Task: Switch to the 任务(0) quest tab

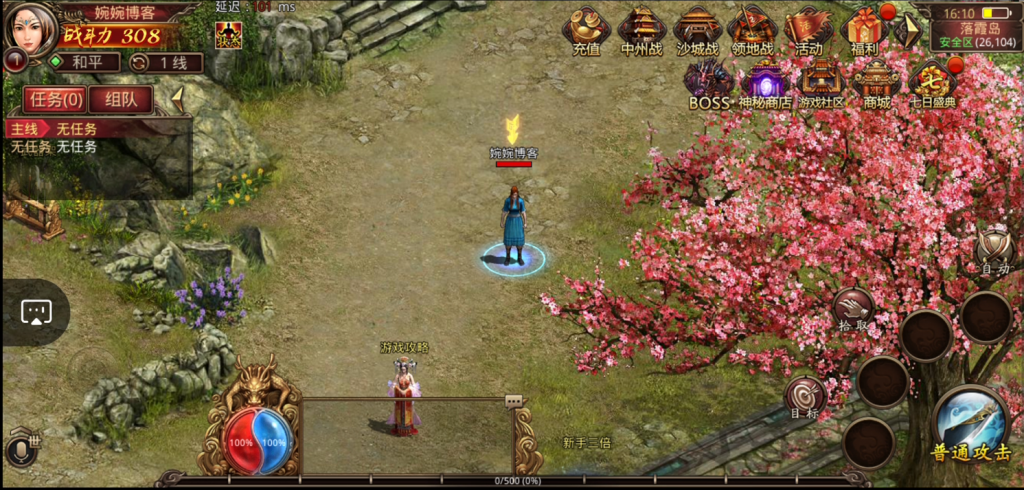Action: 55,99
